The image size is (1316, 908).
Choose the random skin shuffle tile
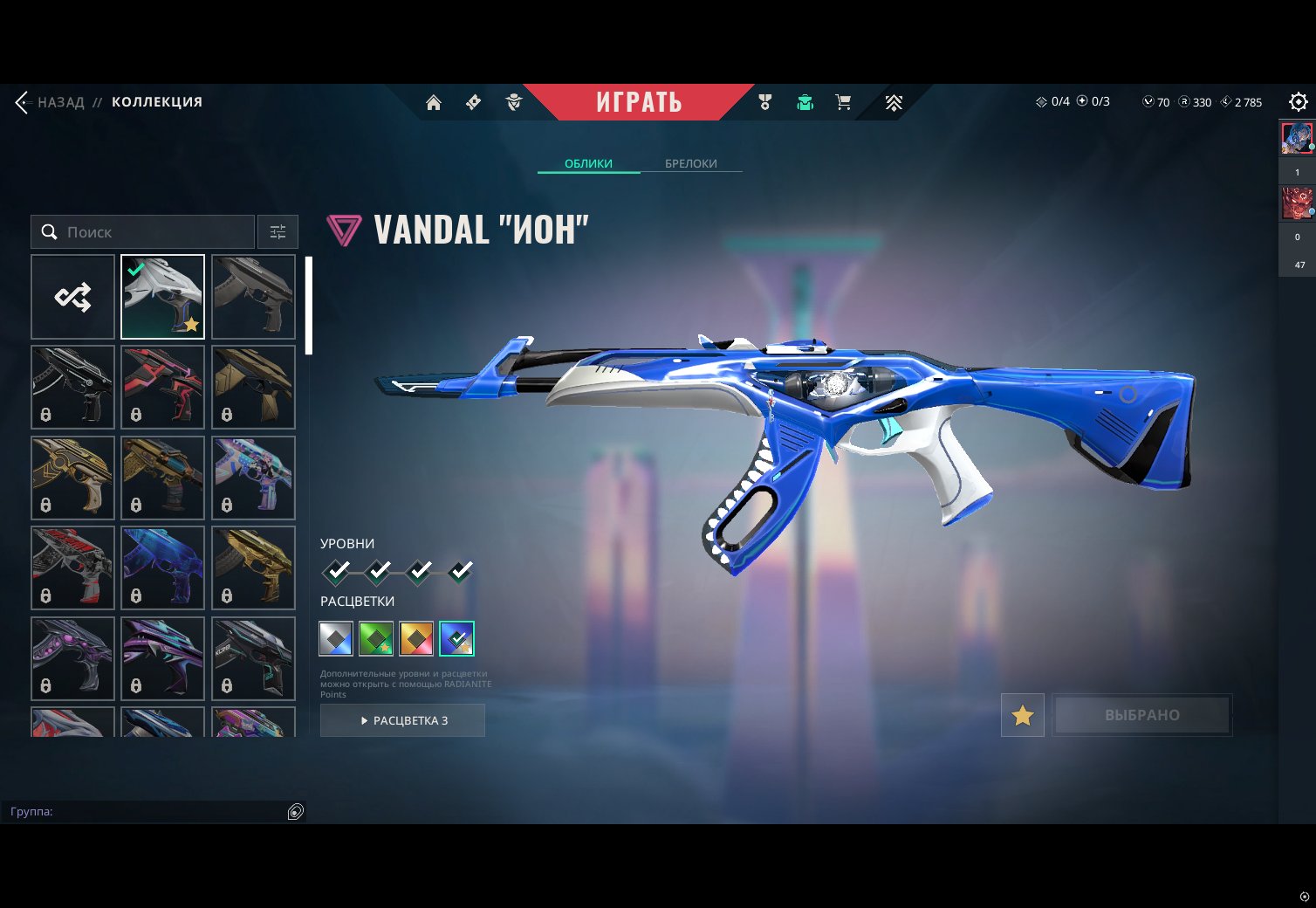pyautogui.click(x=72, y=297)
